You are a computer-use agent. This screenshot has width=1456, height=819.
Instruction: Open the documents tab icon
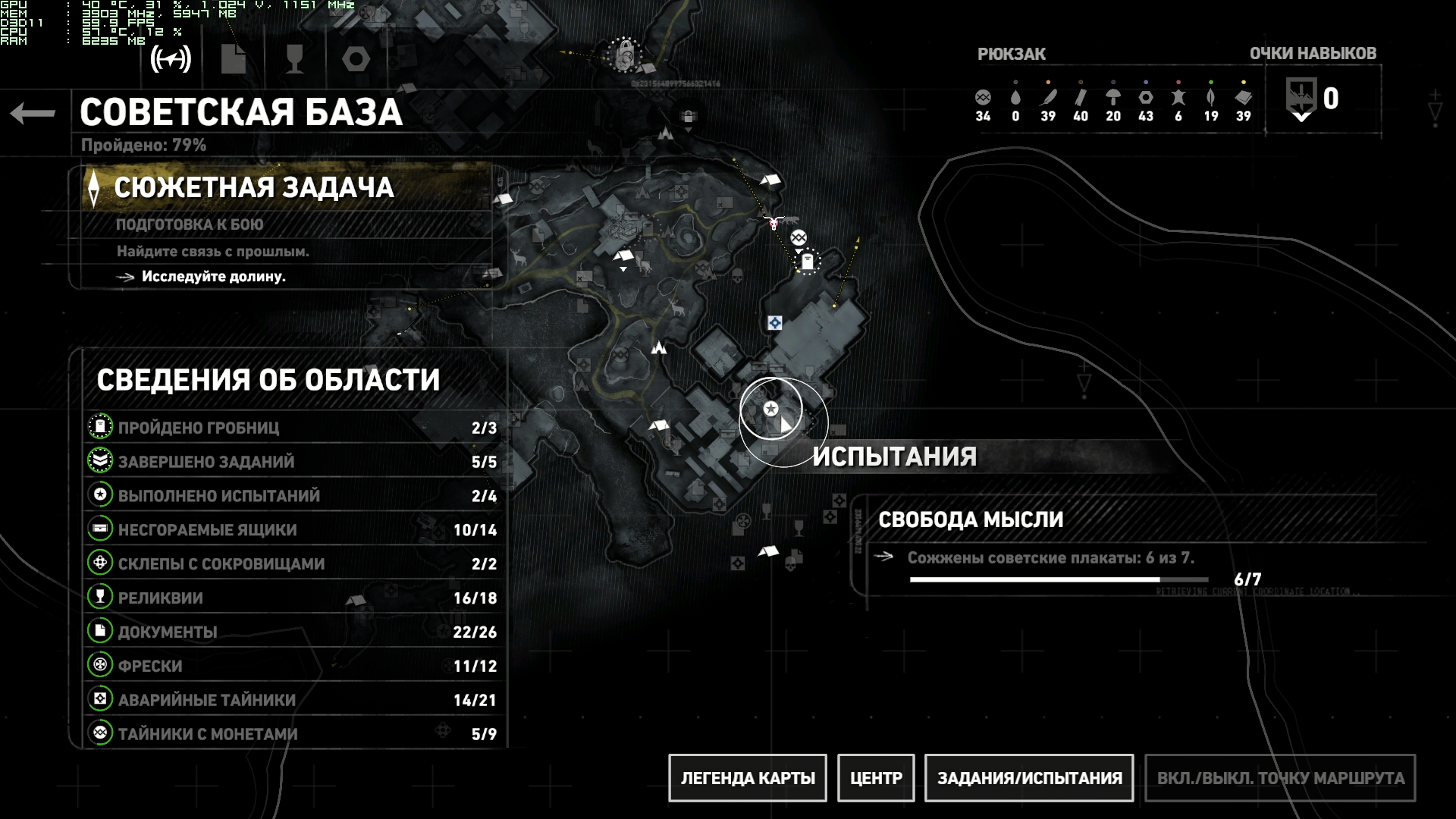point(233,59)
